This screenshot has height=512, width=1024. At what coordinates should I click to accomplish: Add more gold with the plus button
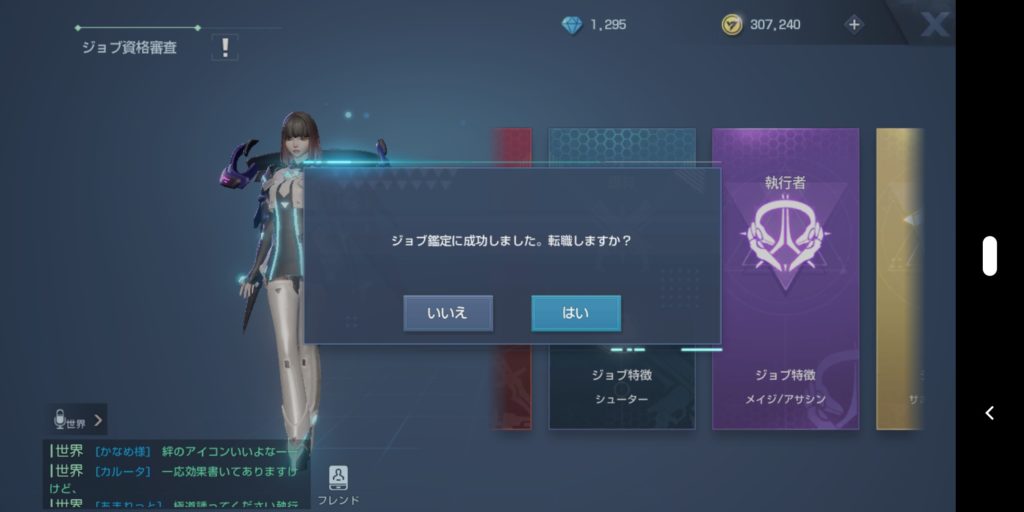click(853, 25)
